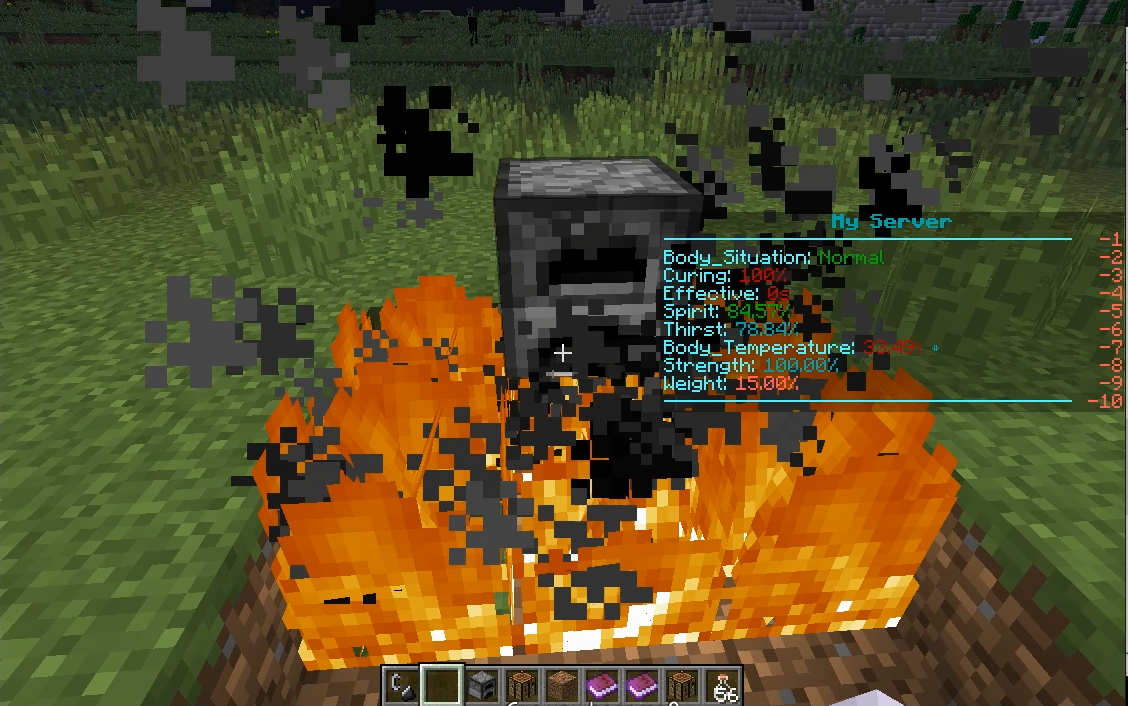The width and height of the screenshot is (1128, 706).
Task: Click the highlighted empty hotbar slot
Action: pos(442,687)
